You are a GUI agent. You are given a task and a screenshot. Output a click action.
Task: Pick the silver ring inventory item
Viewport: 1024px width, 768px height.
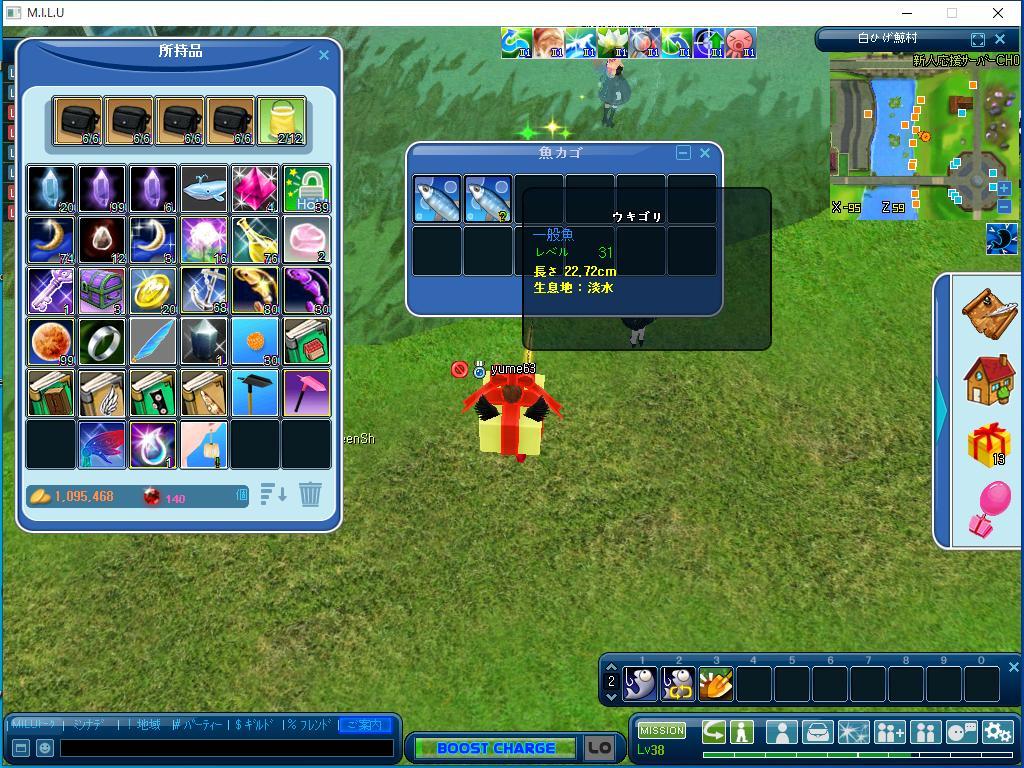pyautogui.click(x=102, y=342)
